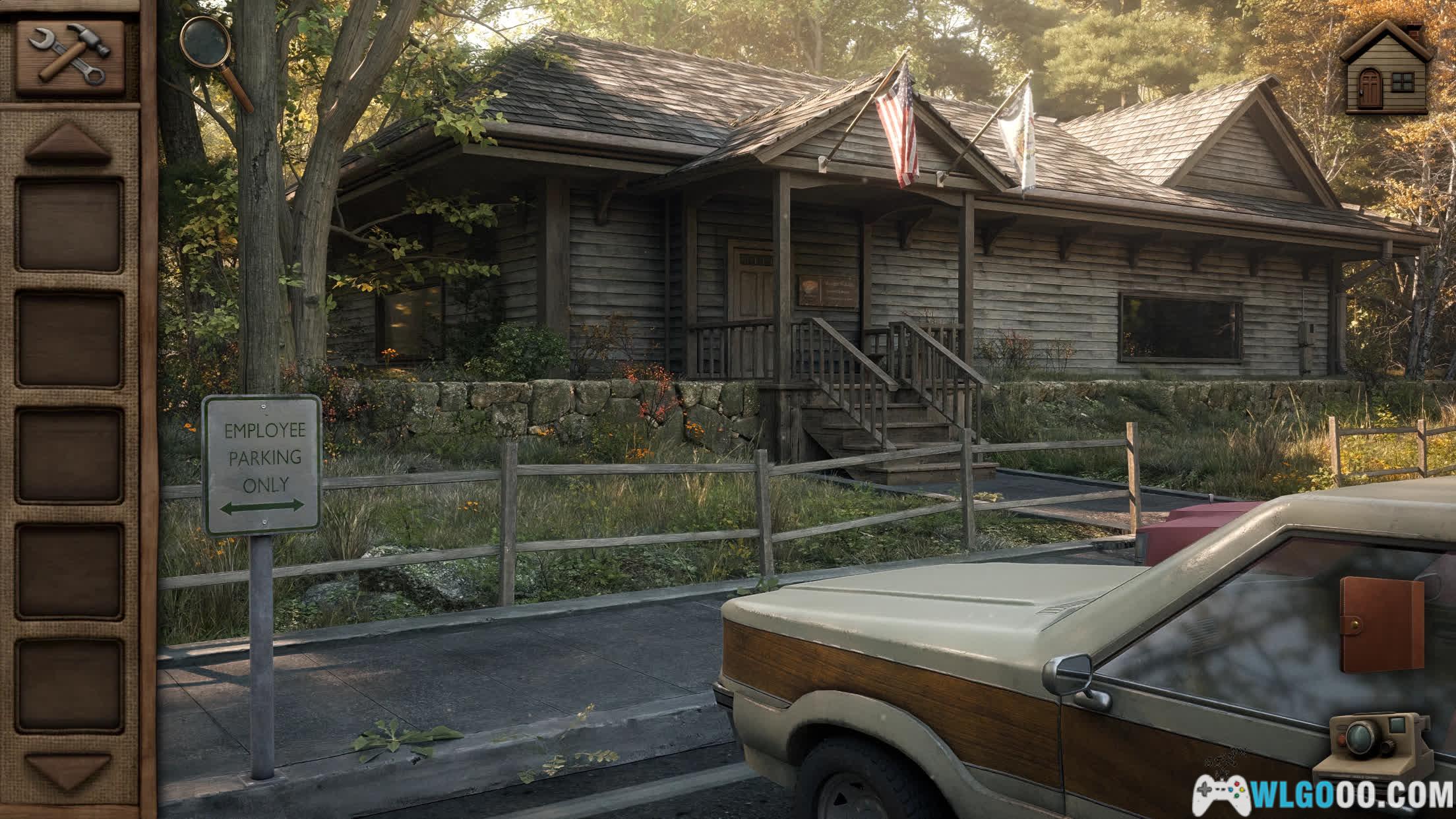
Task: Open the brown leather journal
Action: pos(1381,624)
